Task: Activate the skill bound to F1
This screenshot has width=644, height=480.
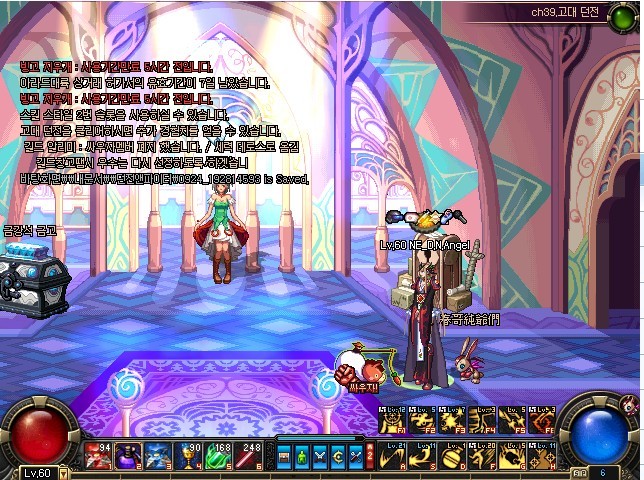Action: click(392, 420)
